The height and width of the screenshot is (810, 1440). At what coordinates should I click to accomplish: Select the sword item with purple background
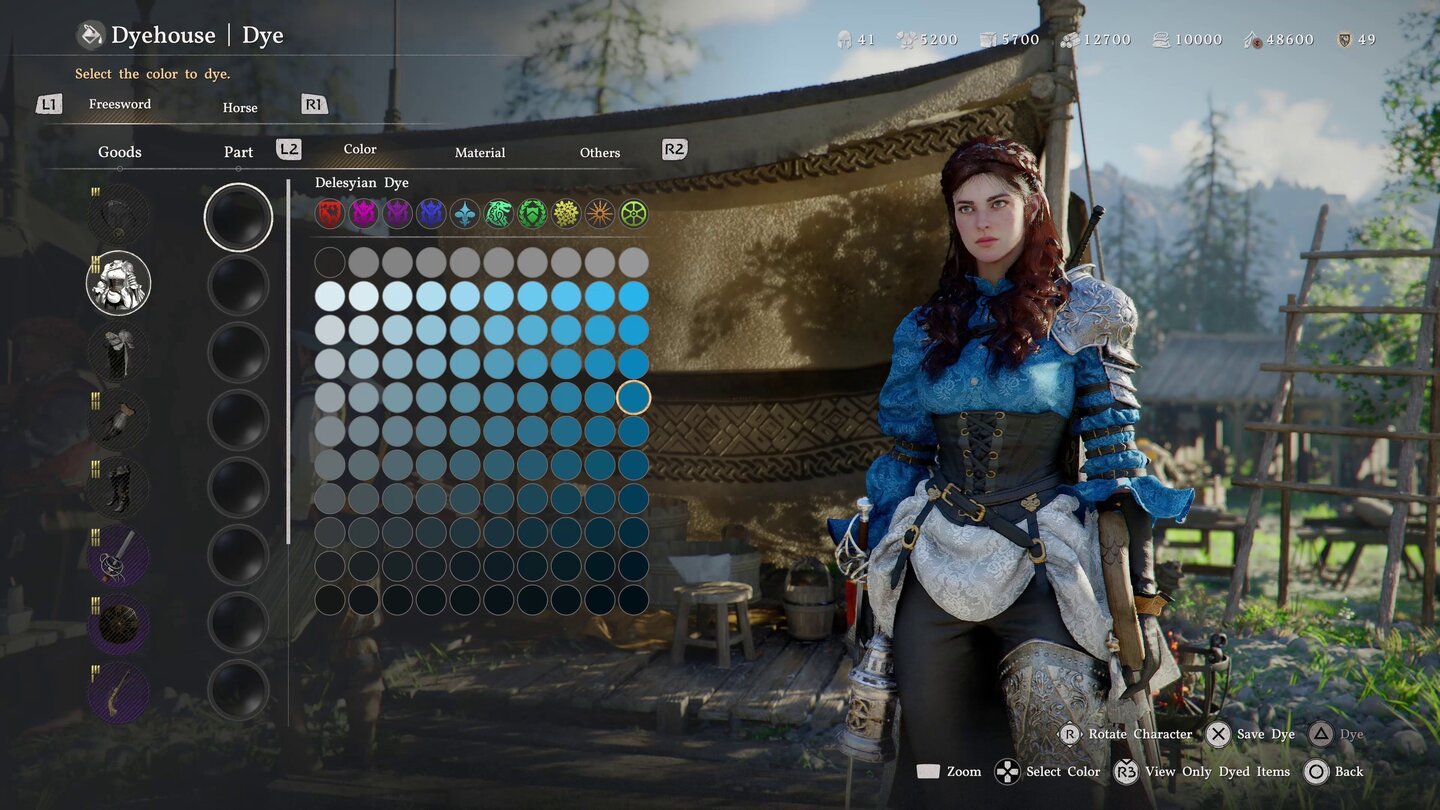coord(119,556)
